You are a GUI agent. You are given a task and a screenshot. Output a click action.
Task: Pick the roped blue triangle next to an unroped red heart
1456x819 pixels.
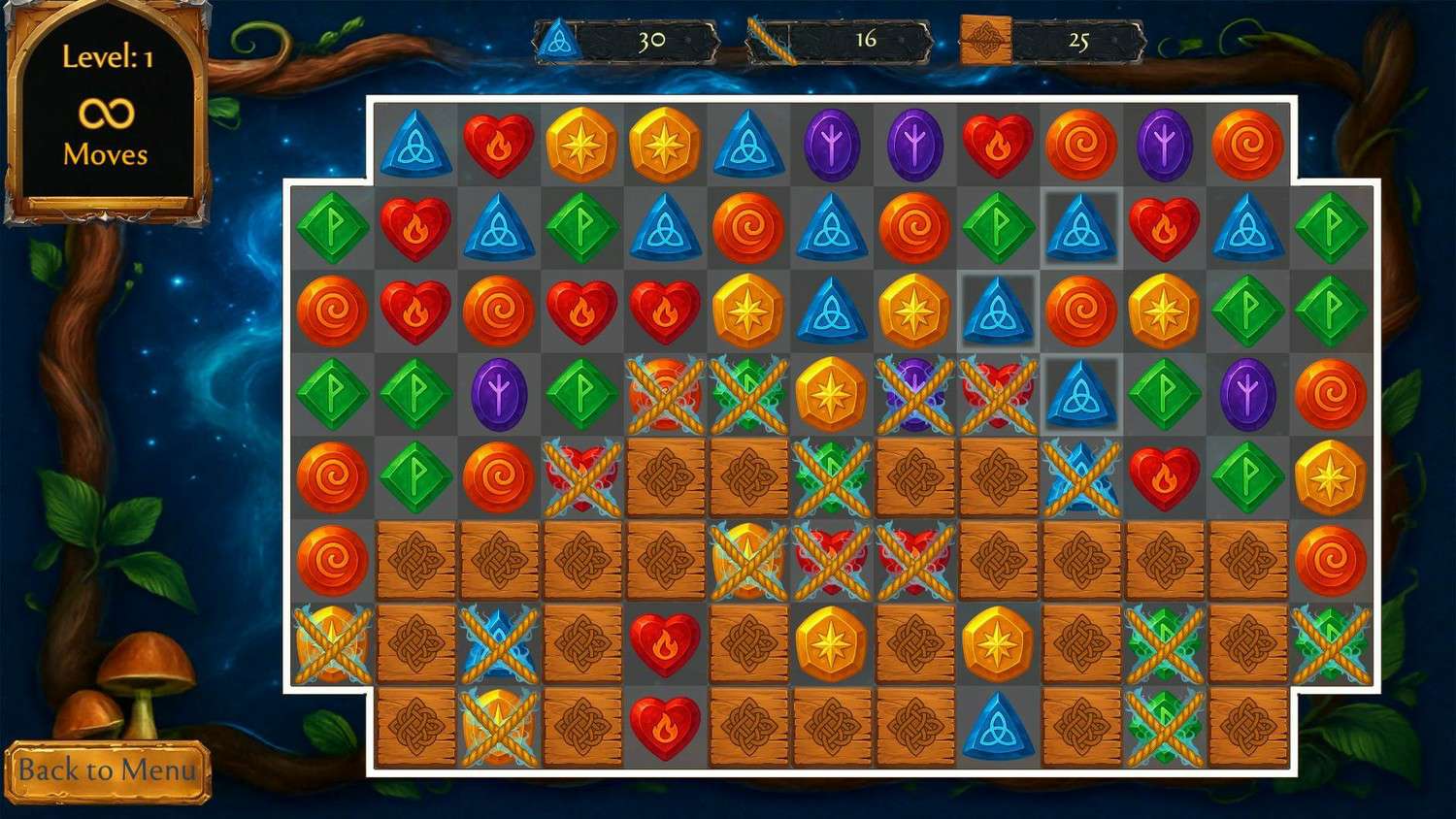[x=1080, y=478]
